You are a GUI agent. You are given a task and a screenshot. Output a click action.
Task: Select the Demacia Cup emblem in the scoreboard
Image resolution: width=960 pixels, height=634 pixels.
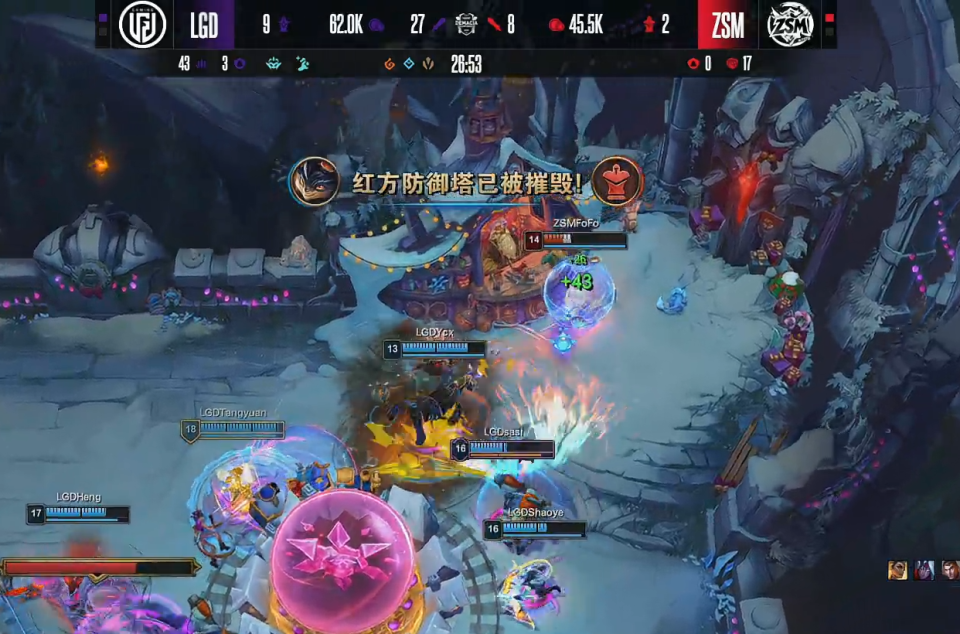466,24
